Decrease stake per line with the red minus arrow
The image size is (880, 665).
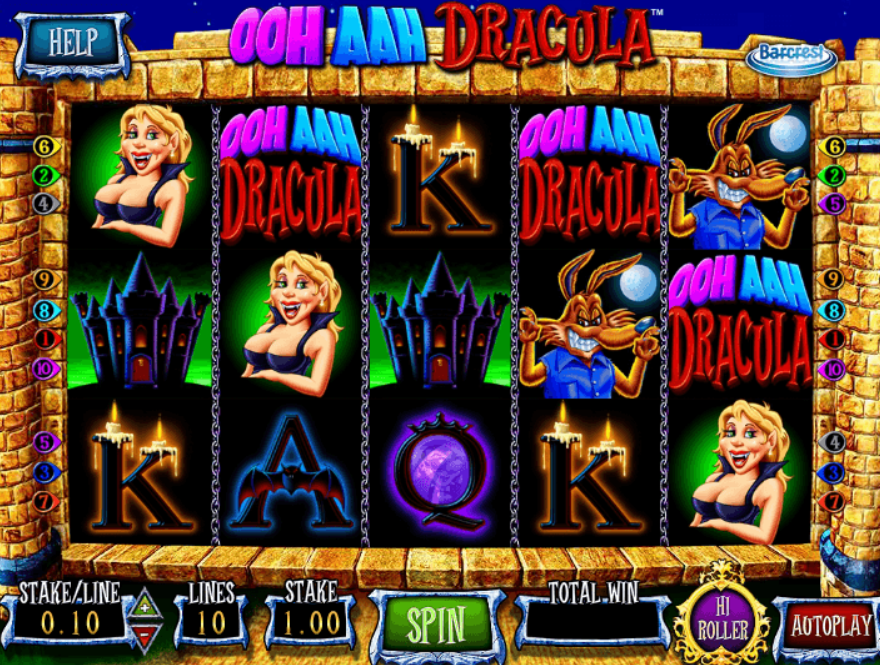pos(146,635)
